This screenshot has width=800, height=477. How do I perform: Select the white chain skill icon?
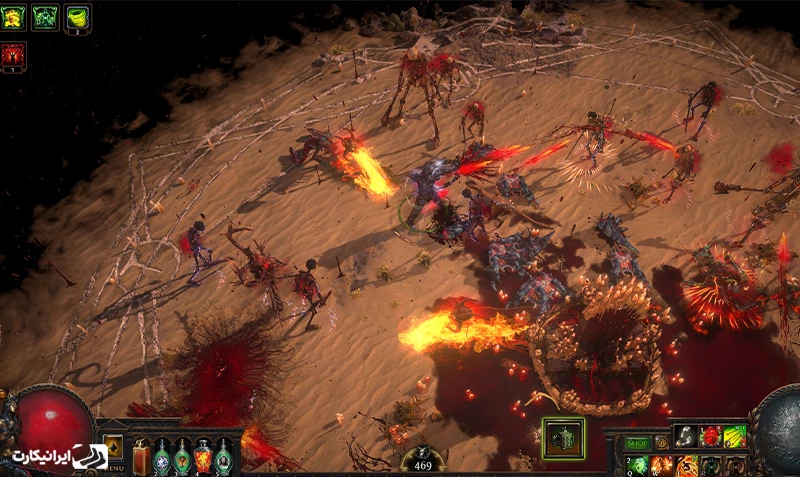coord(686,435)
